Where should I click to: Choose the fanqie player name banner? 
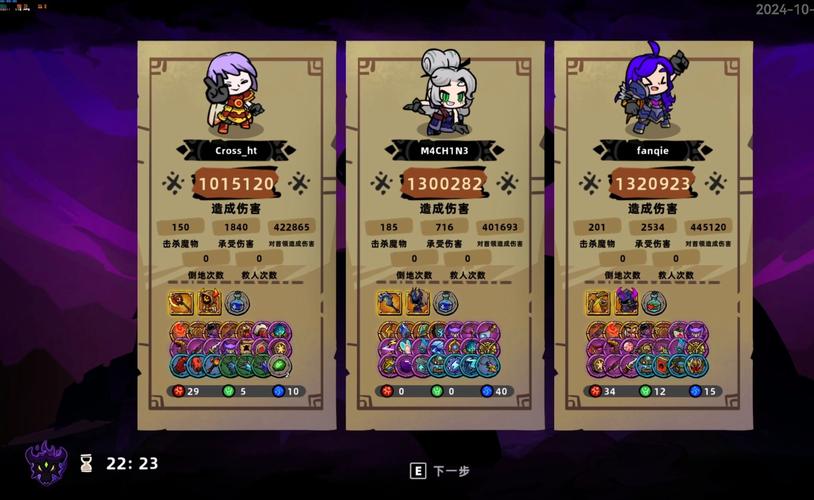tap(653, 150)
